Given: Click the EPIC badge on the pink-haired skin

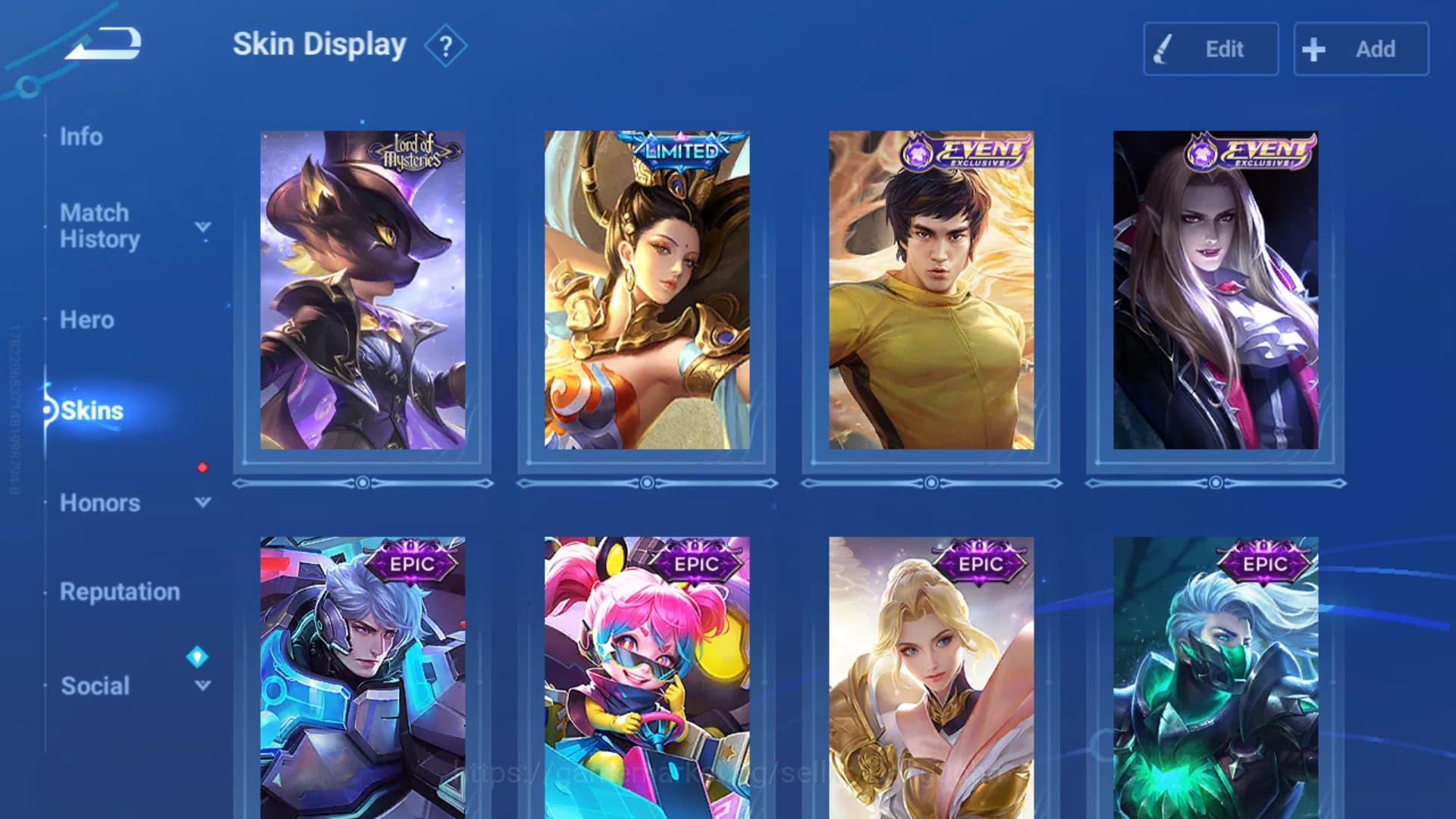Looking at the screenshot, I should (x=694, y=565).
